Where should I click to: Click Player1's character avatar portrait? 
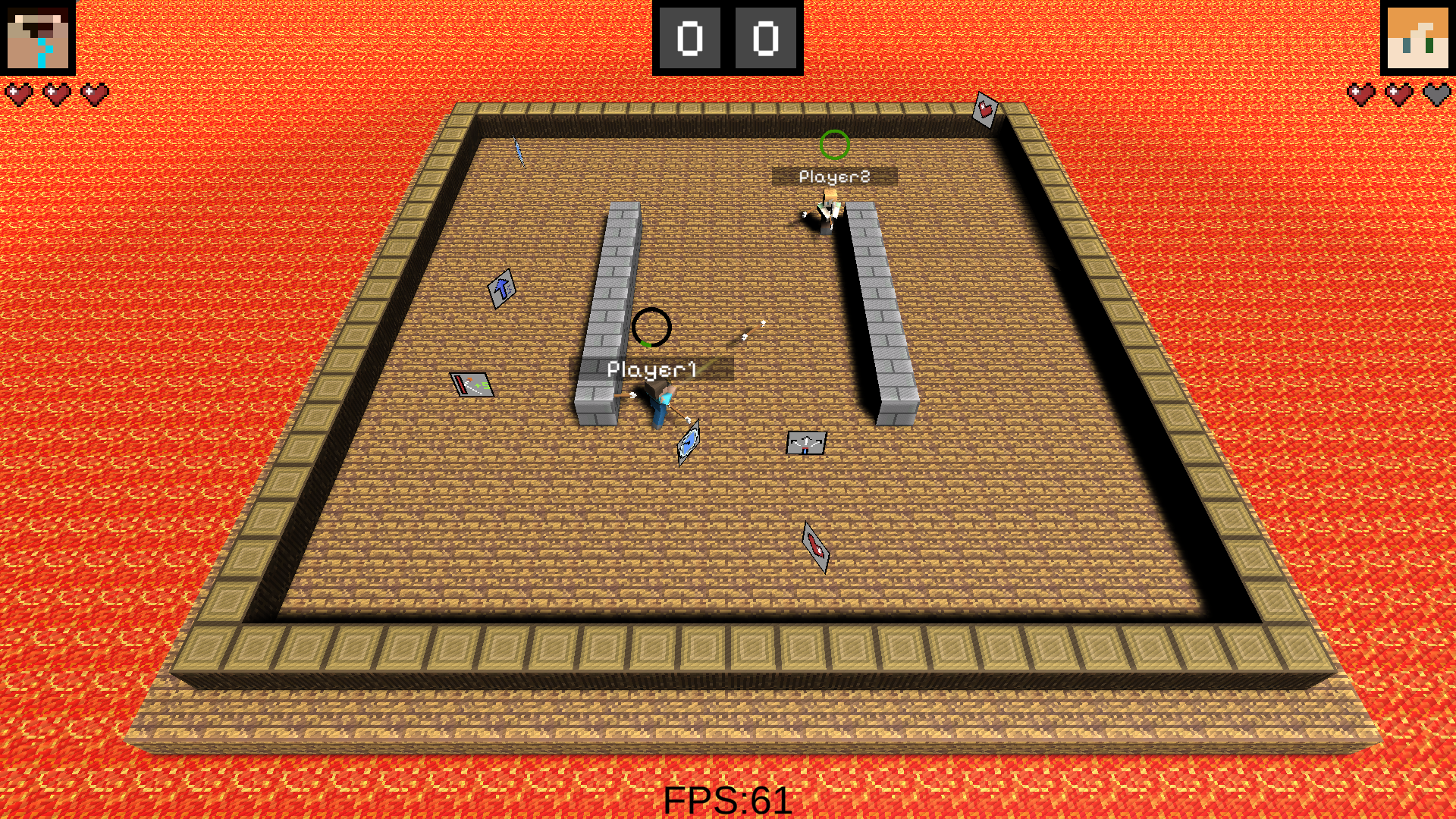click(x=37, y=37)
